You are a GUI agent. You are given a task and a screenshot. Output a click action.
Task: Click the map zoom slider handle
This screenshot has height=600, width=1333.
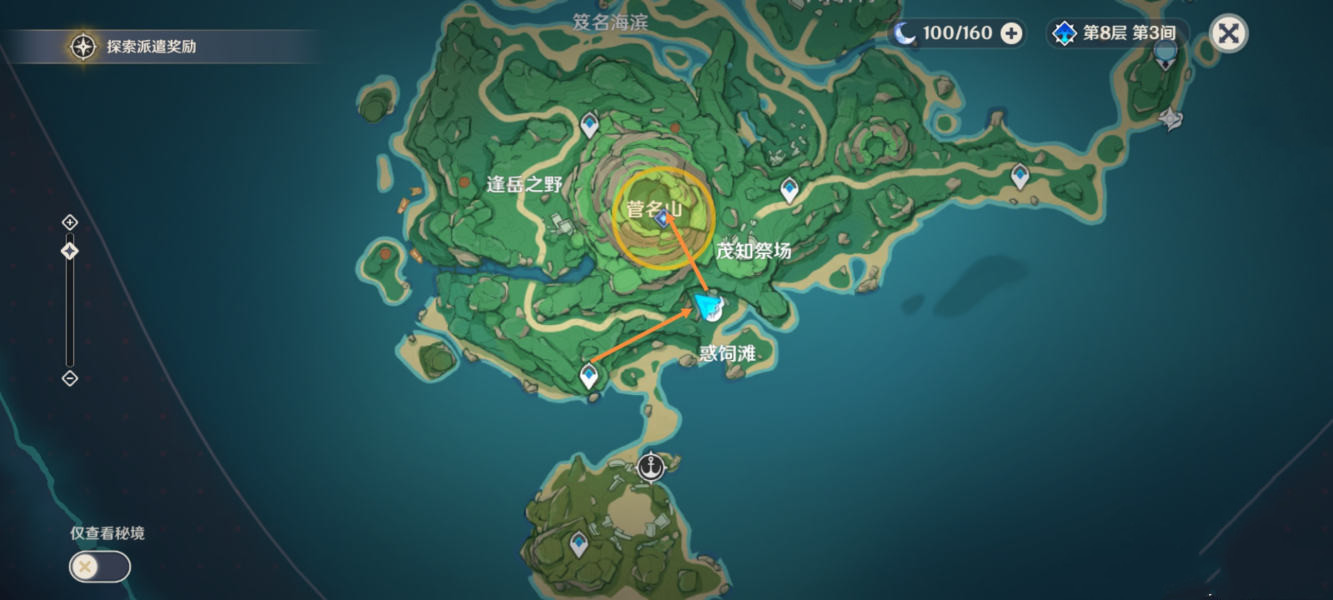[69, 251]
